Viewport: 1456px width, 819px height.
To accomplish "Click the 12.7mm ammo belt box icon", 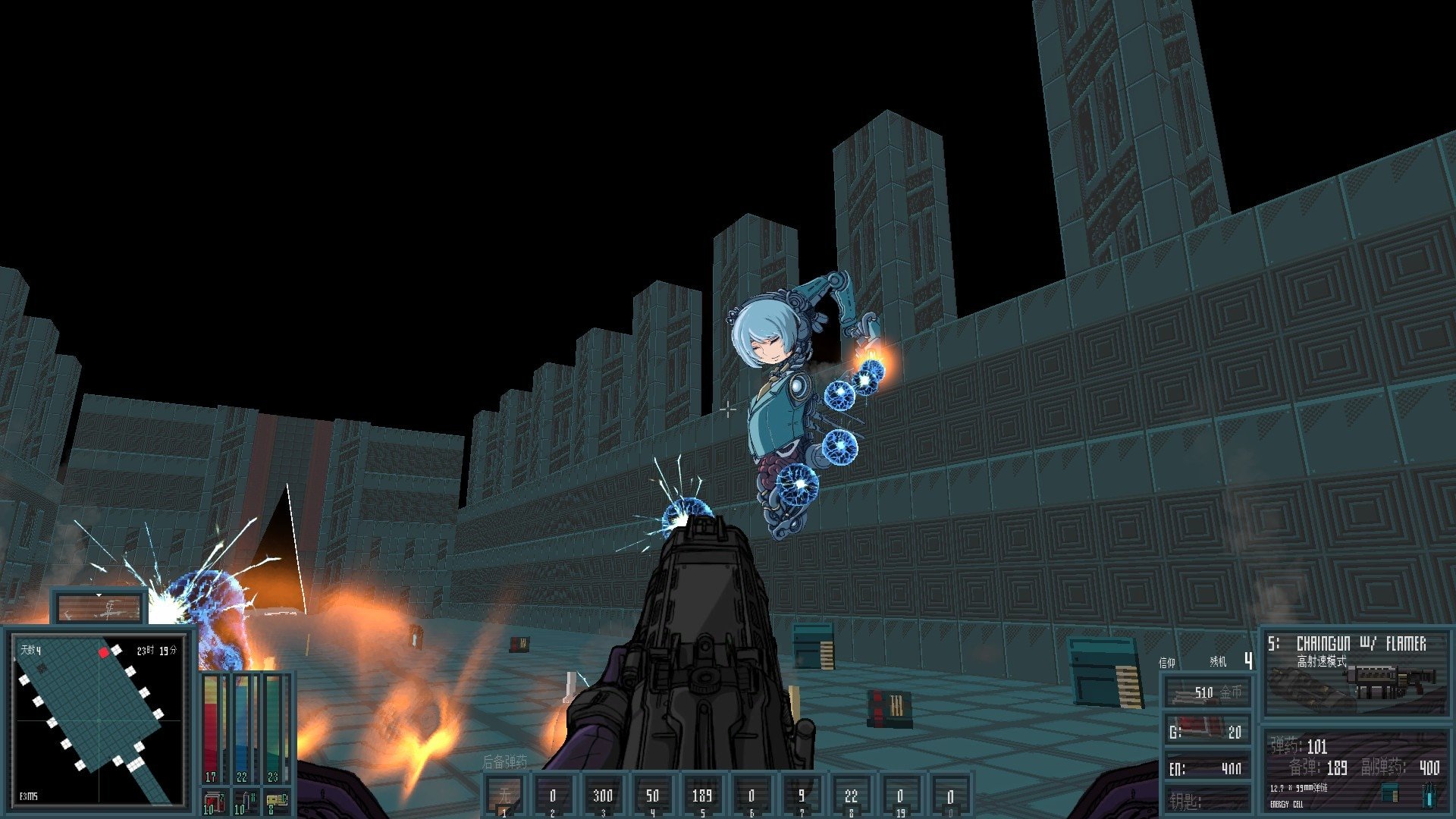I will point(1389,793).
